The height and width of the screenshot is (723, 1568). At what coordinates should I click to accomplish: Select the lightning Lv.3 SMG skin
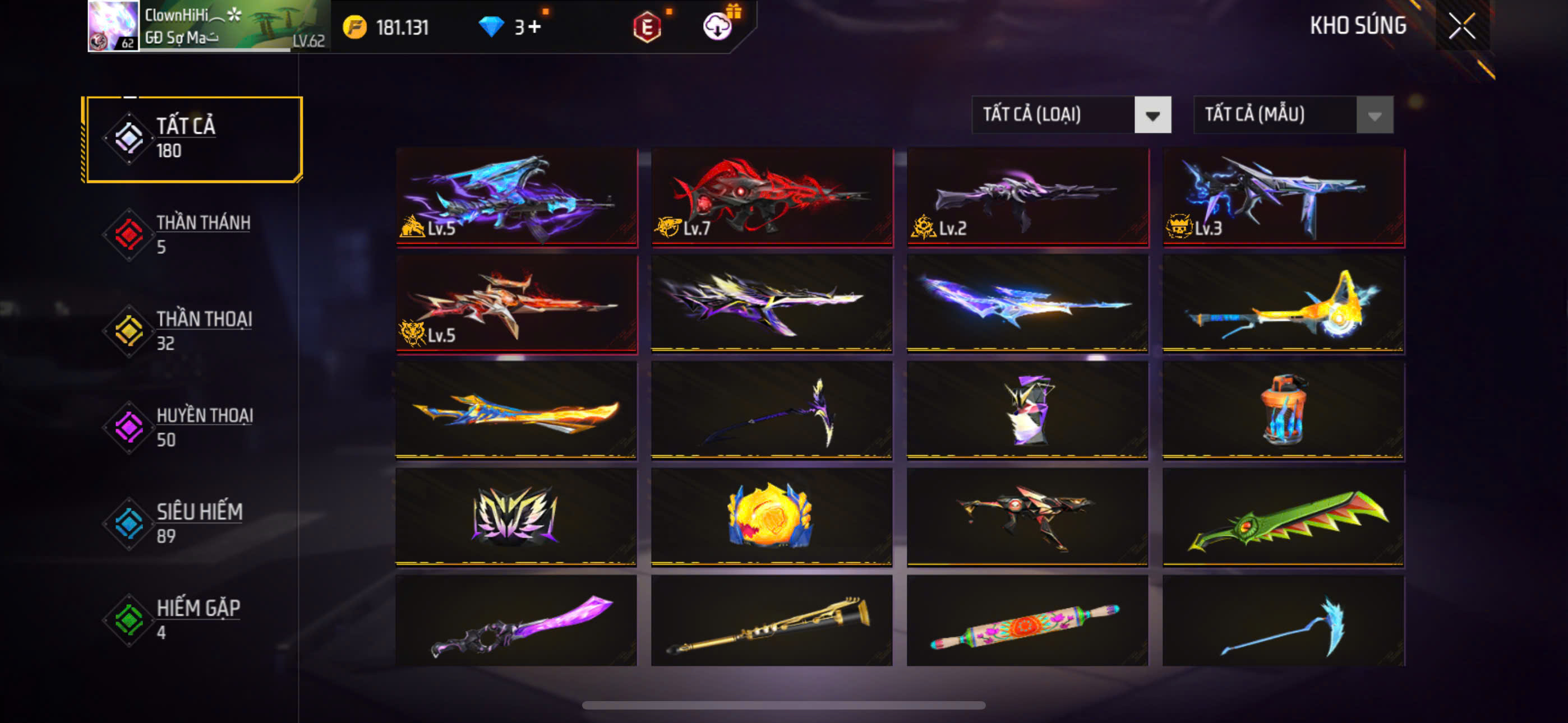pyautogui.click(x=1283, y=197)
